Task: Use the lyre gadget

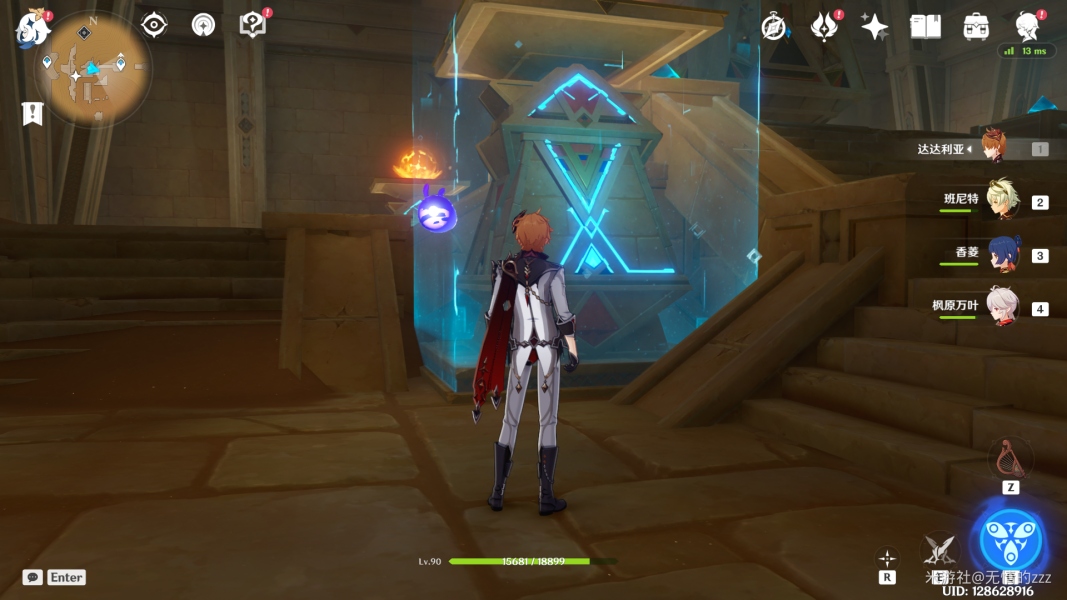Action: click(1010, 459)
